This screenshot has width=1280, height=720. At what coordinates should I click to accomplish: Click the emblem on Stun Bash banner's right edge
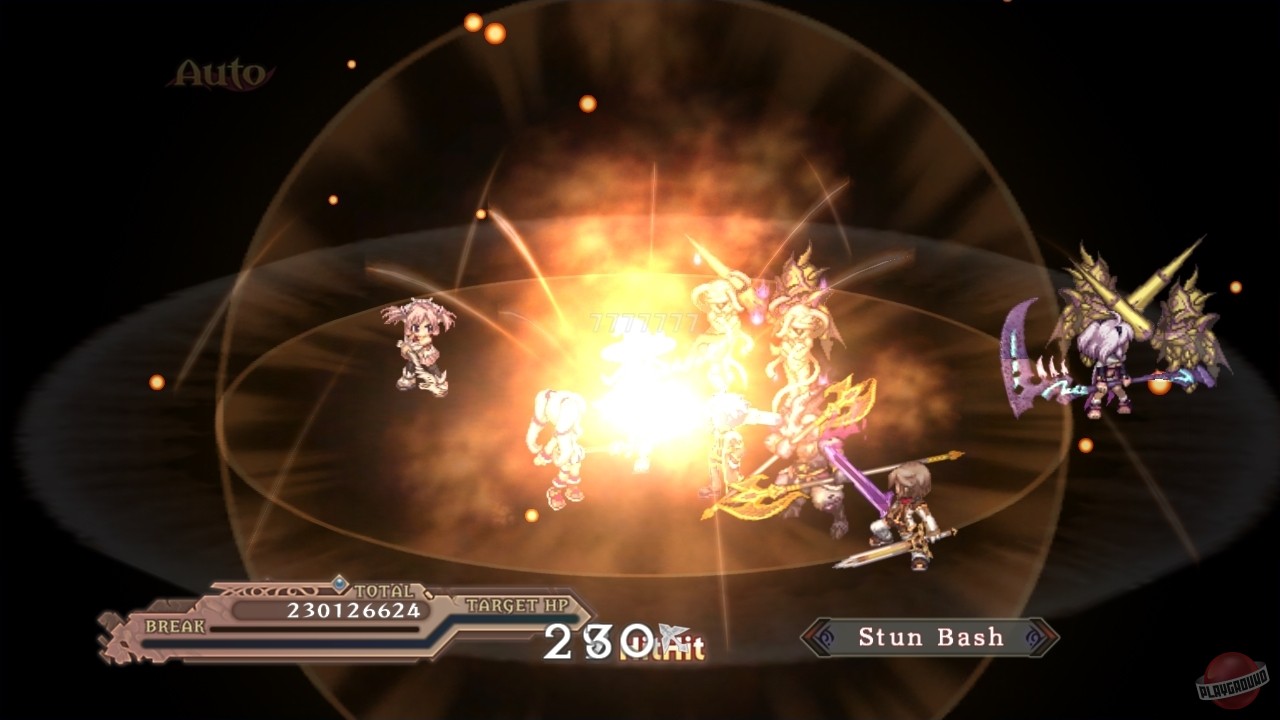[x=1032, y=636]
